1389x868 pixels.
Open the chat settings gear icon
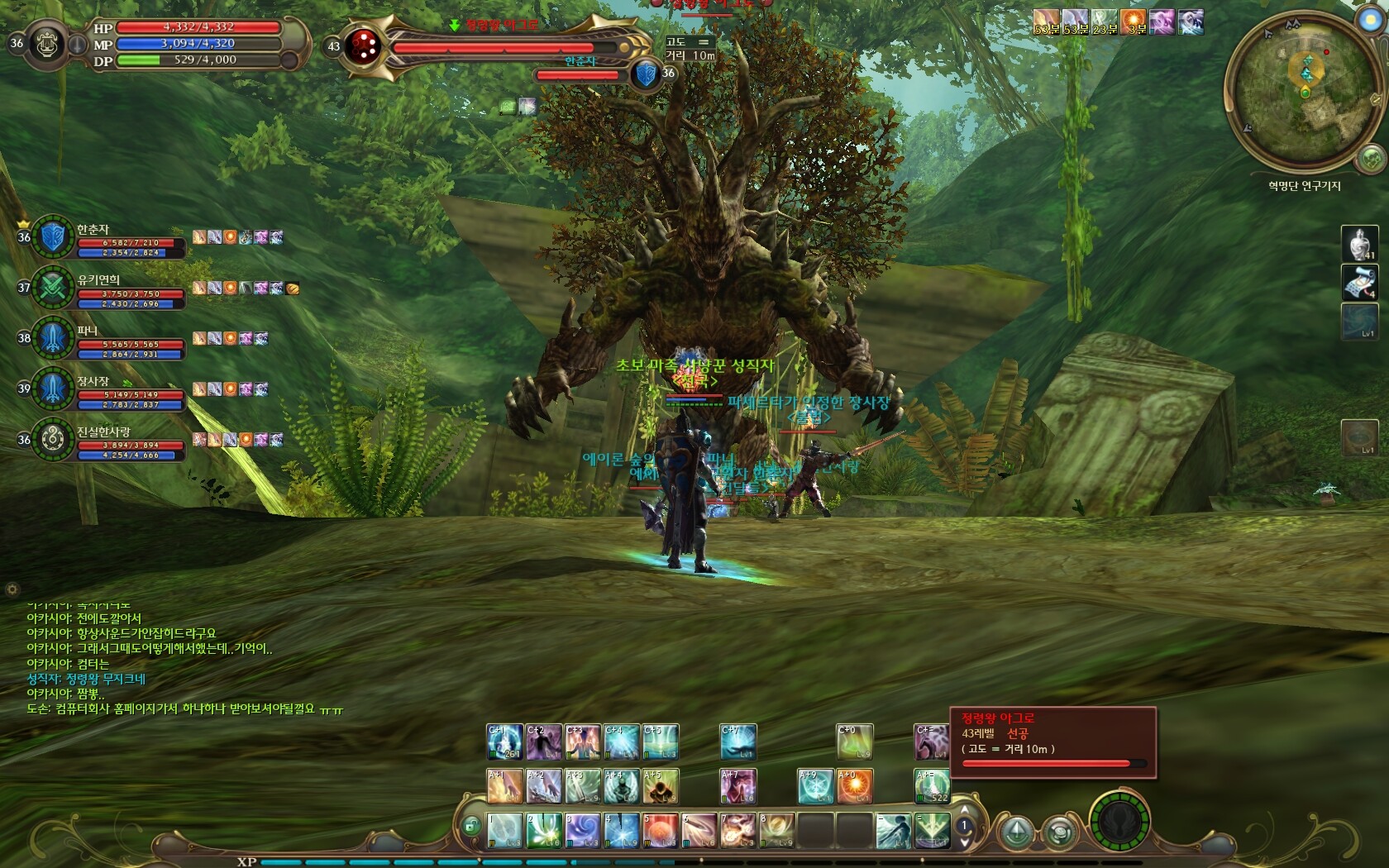pos(12,589)
